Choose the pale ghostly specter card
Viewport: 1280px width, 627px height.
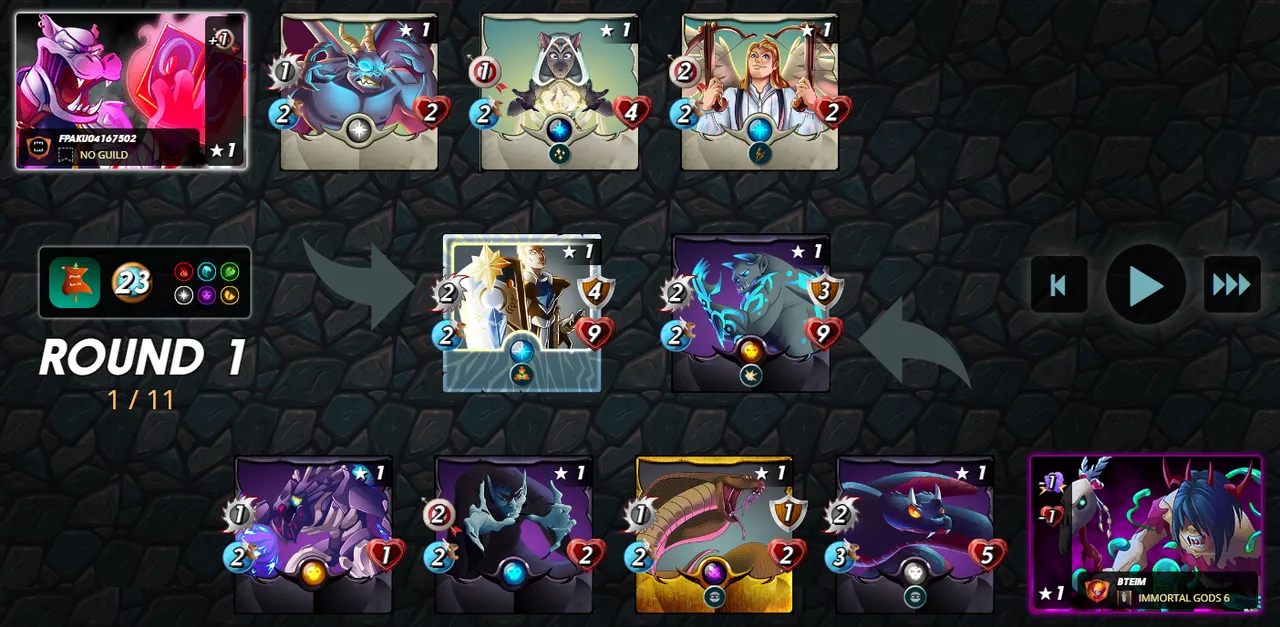[514, 534]
